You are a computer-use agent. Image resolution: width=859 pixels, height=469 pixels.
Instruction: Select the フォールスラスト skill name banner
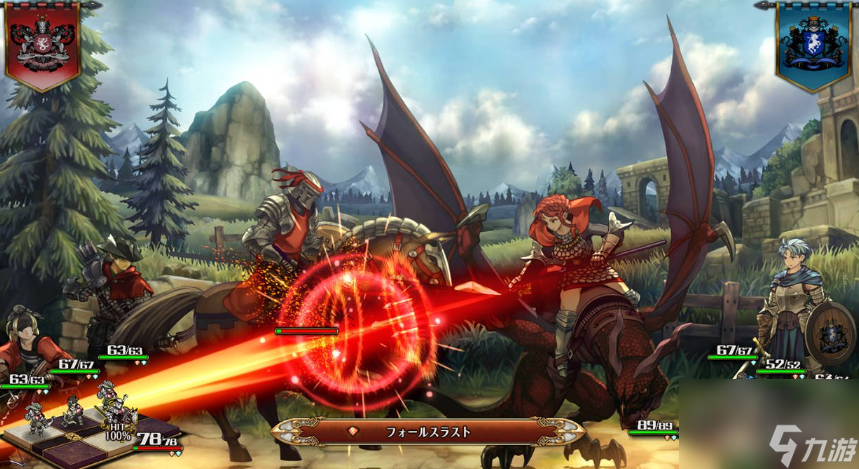(428, 432)
